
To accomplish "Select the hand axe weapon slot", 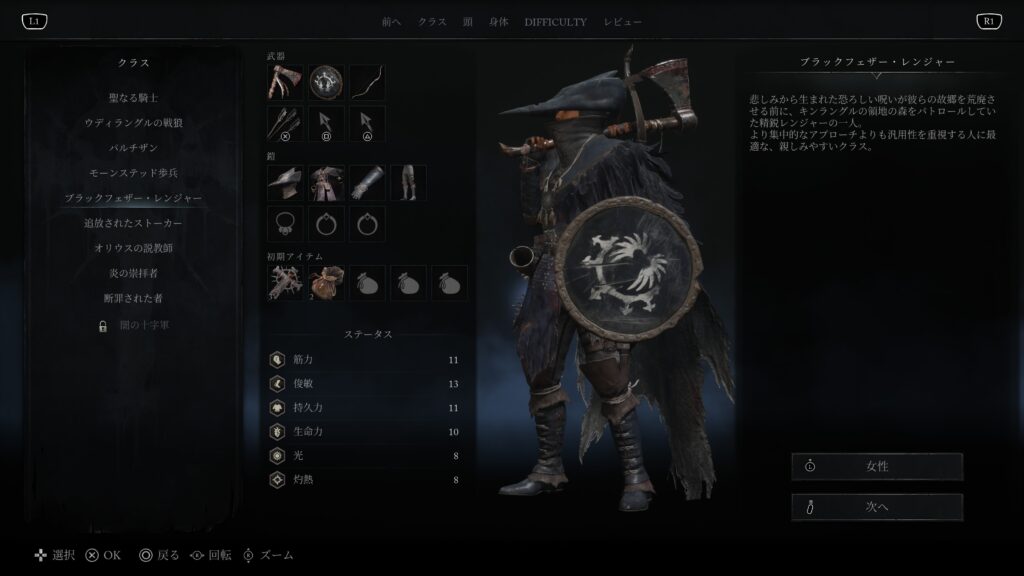I will pyautogui.click(x=285, y=83).
